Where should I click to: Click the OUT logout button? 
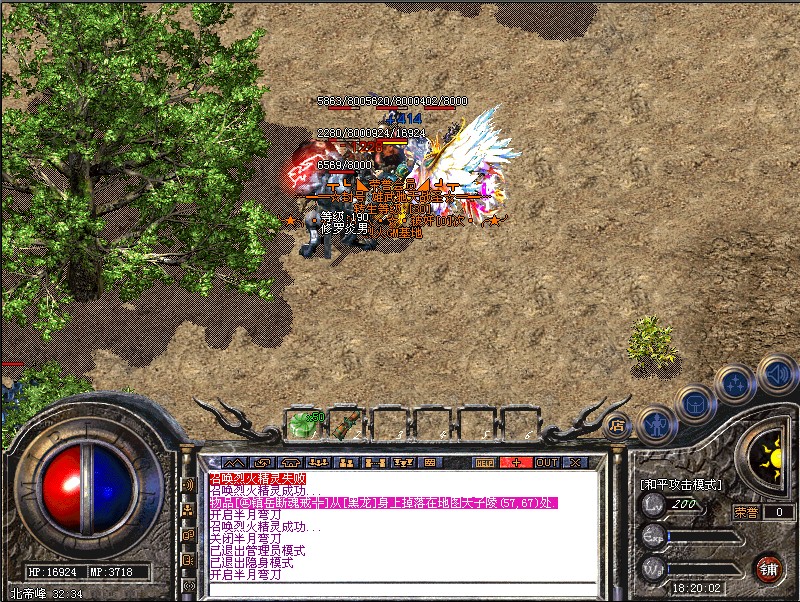point(546,463)
